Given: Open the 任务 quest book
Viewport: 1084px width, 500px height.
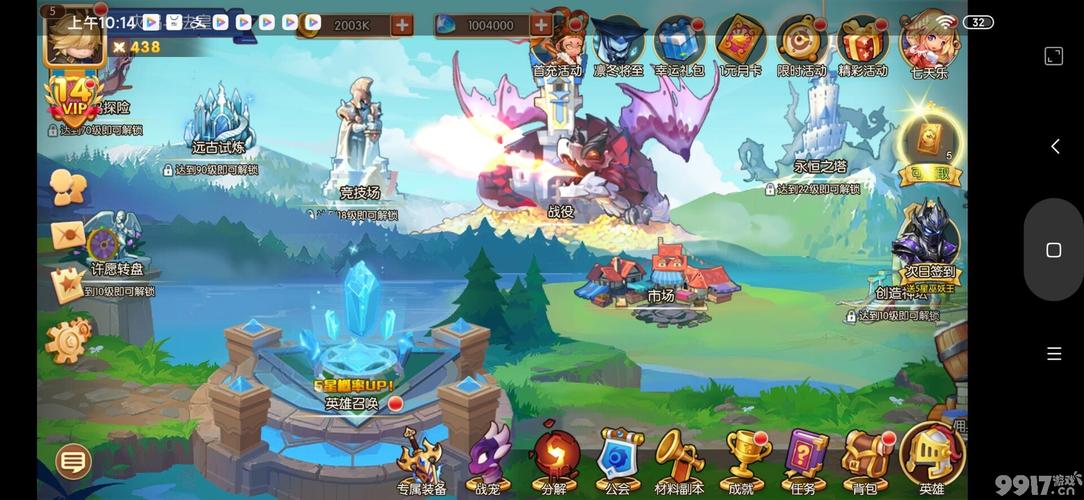Looking at the screenshot, I should point(804,458).
